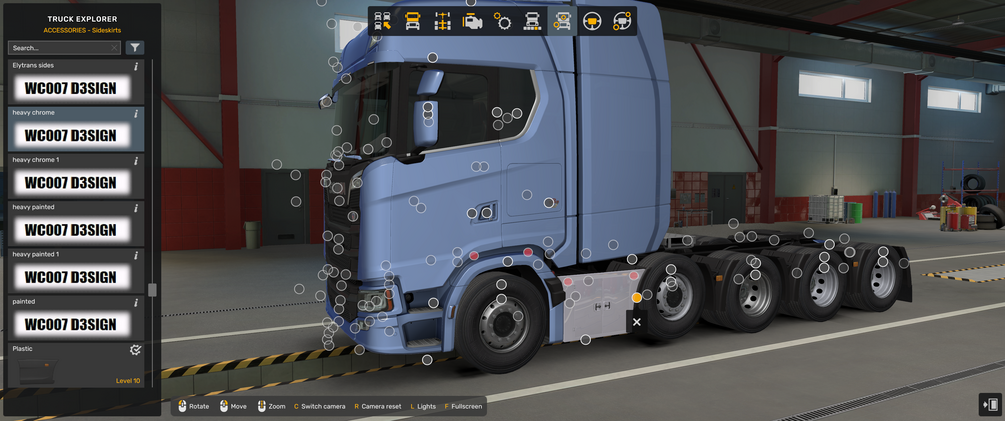Screen dimensions: 1005x421
Task: Switch to the cabin category icon
Action: point(412,21)
